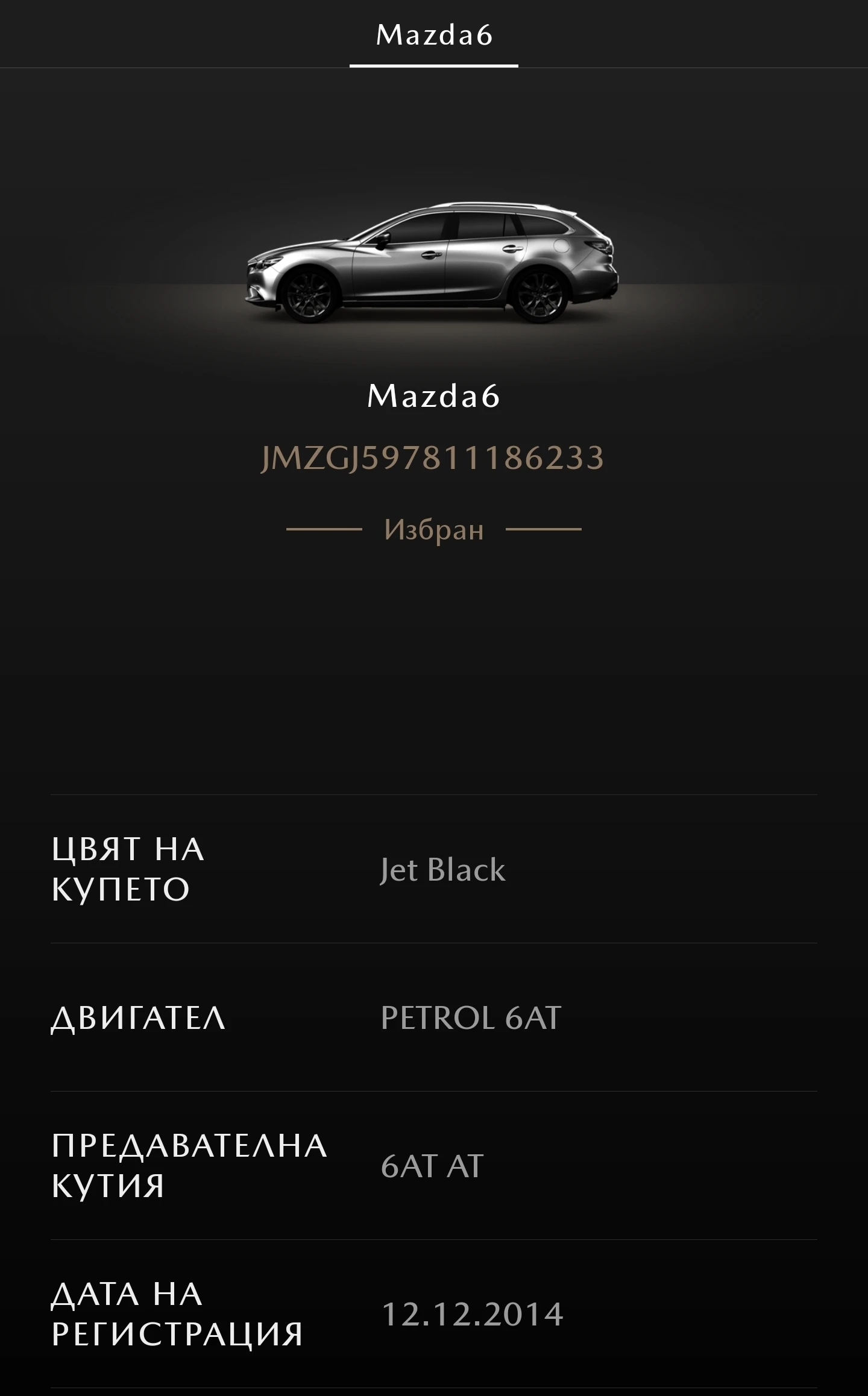Click the left dash beside Избран
The image size is (868, 1396).
click(322, 529)
